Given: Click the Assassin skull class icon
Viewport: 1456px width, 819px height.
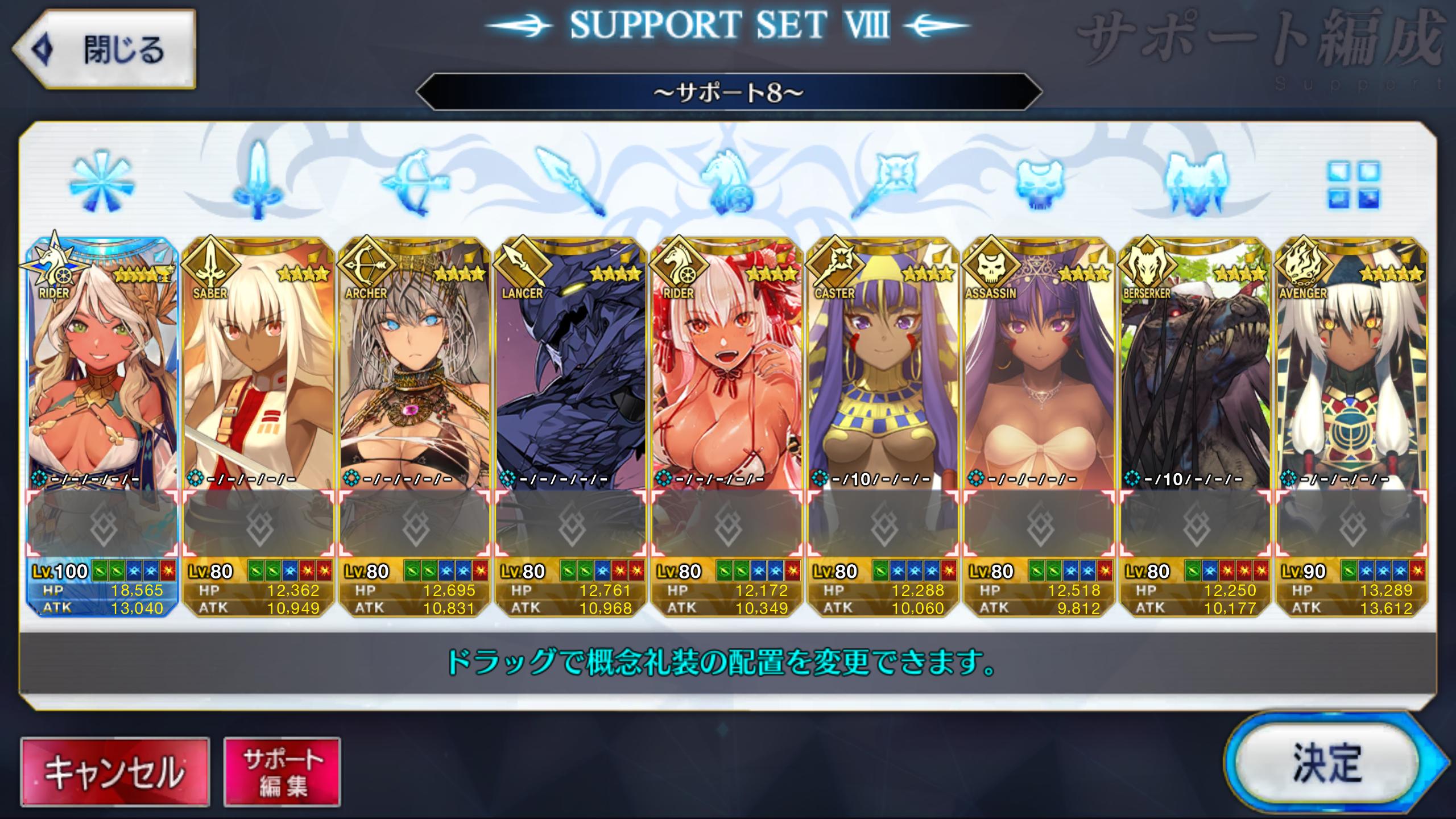Looking at the screenshot, I should [x=1039, y=182].
